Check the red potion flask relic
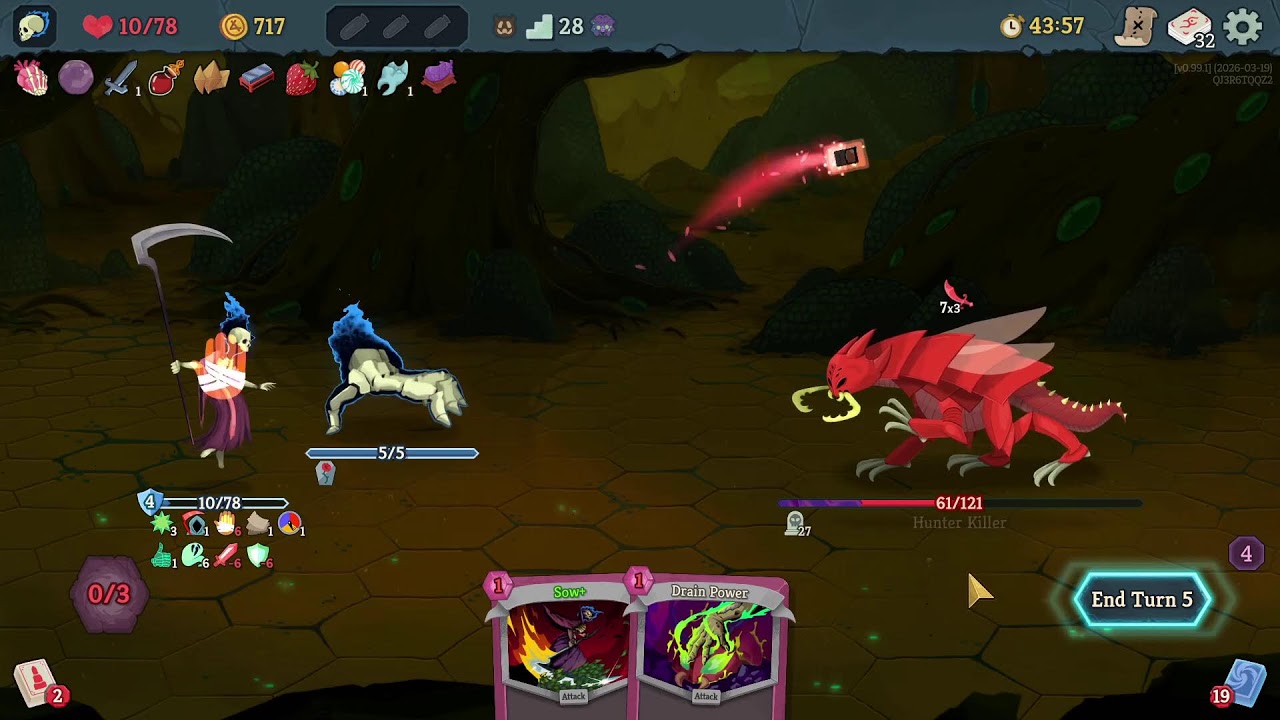1280x720 pixels. tap(165, 78)
